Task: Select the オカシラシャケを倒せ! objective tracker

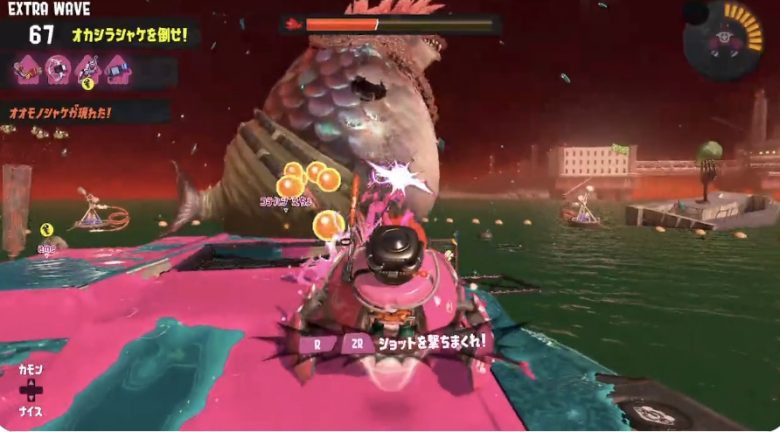Action: coord(132,35)
